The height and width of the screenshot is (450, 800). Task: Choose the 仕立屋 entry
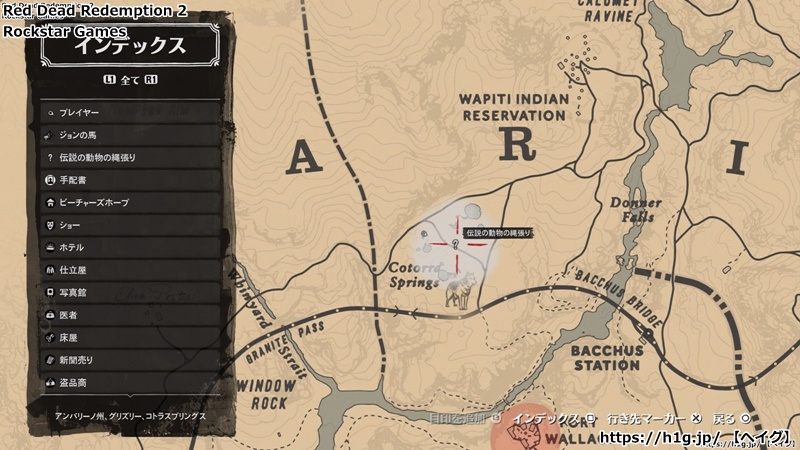(x=128, y=270)
